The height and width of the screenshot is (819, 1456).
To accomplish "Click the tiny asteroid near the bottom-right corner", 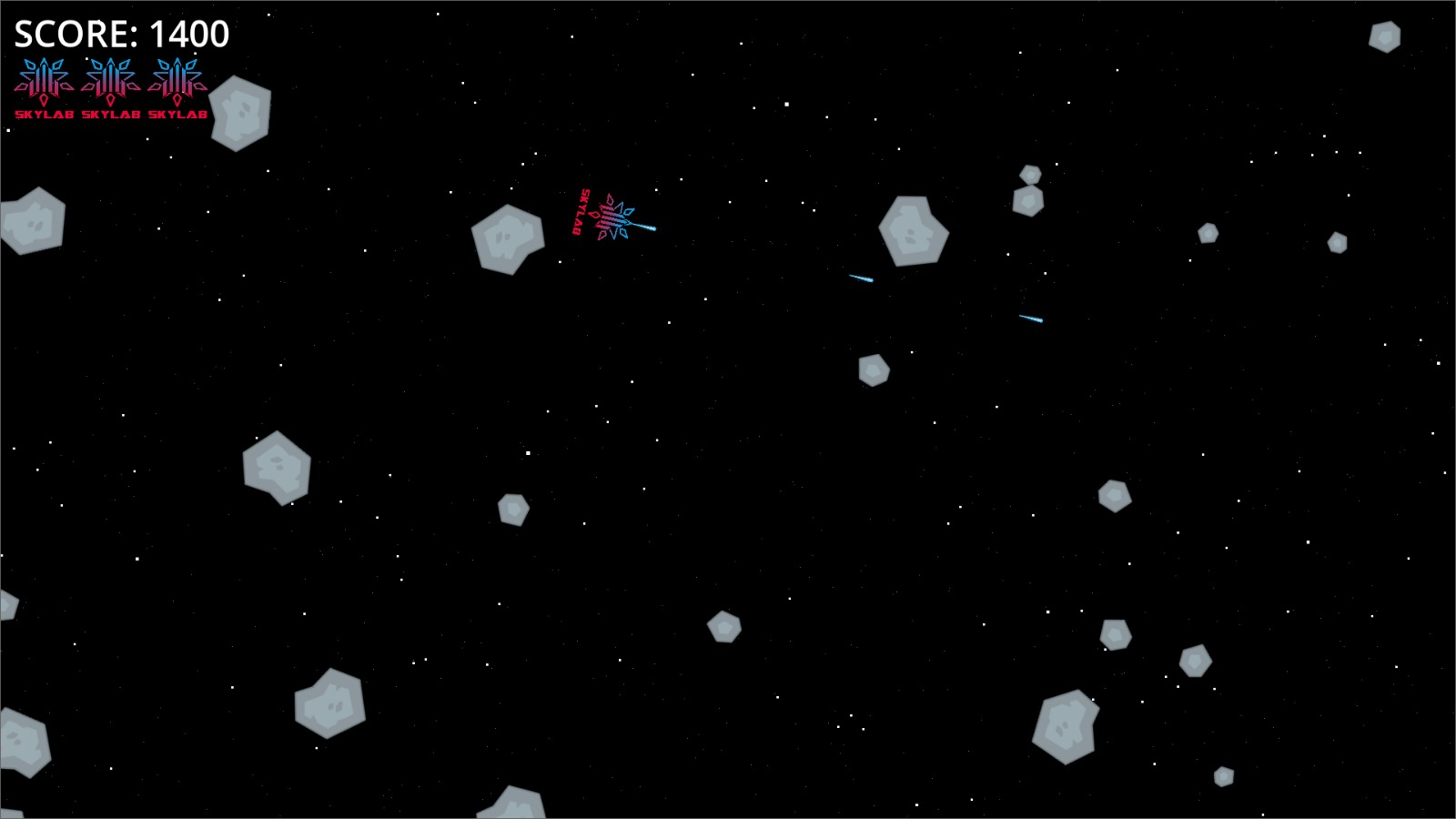I will 1224,778.
